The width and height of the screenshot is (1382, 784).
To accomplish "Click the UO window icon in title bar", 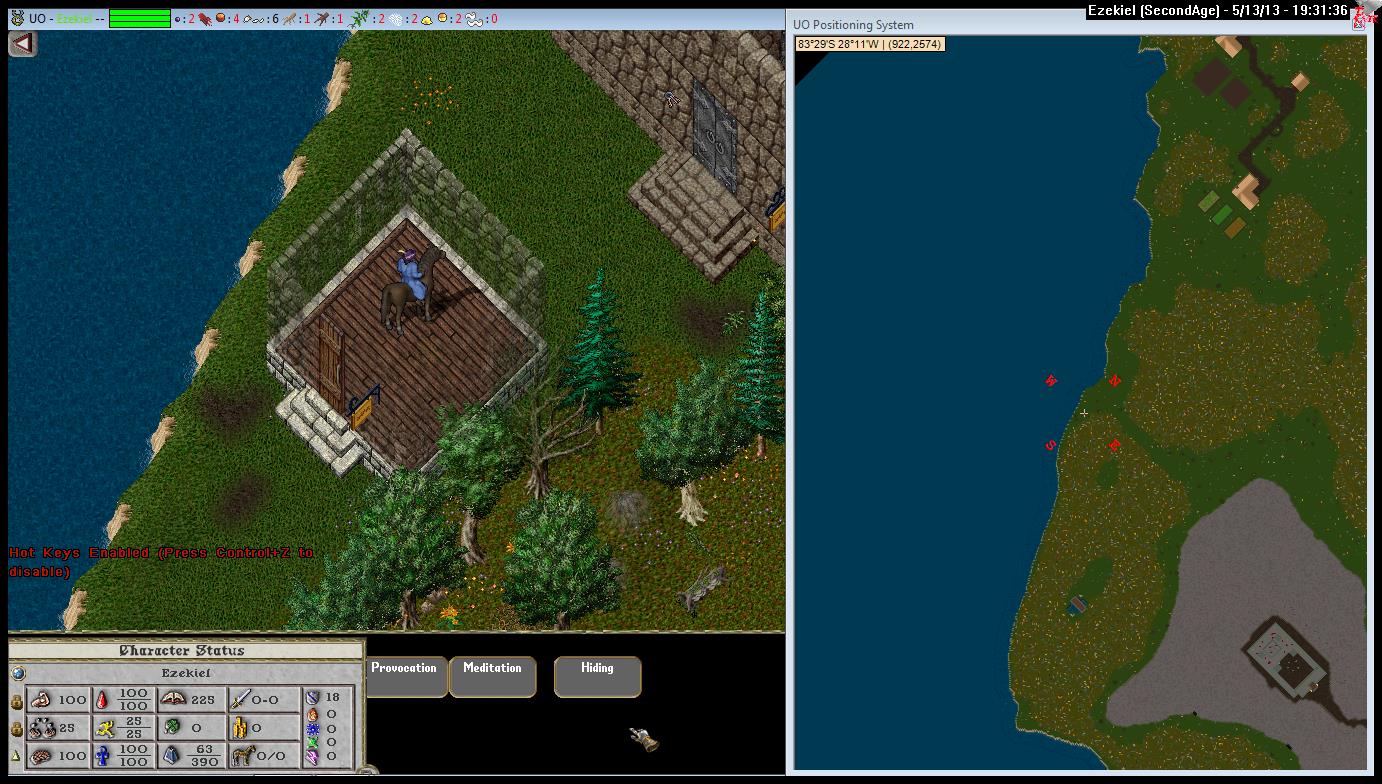I will [17, 18].
